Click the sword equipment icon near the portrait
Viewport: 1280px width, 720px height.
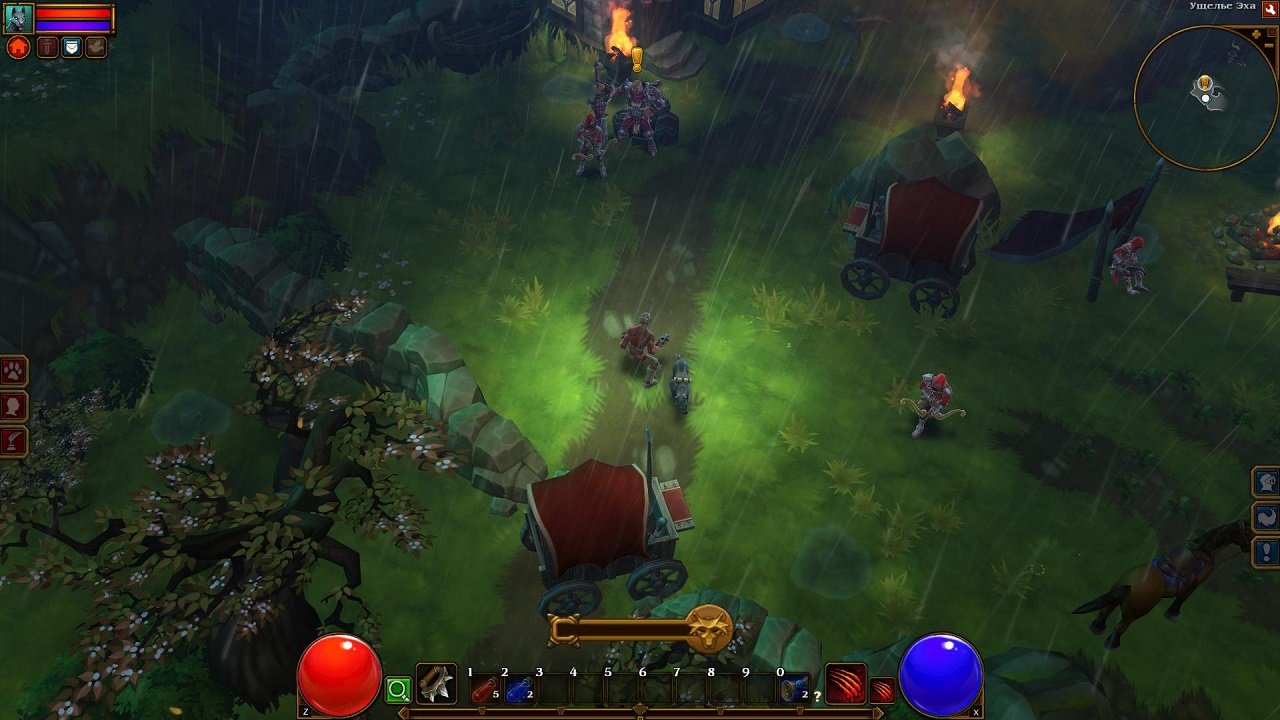pyautogui.click(x=45, y=45)
